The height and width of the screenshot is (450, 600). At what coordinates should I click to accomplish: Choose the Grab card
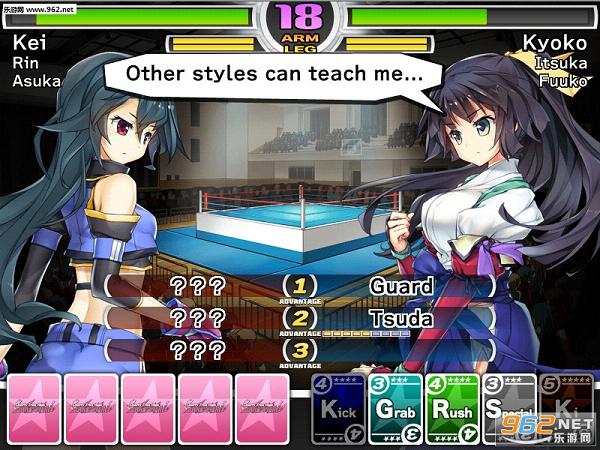click(x=396, y=409)
